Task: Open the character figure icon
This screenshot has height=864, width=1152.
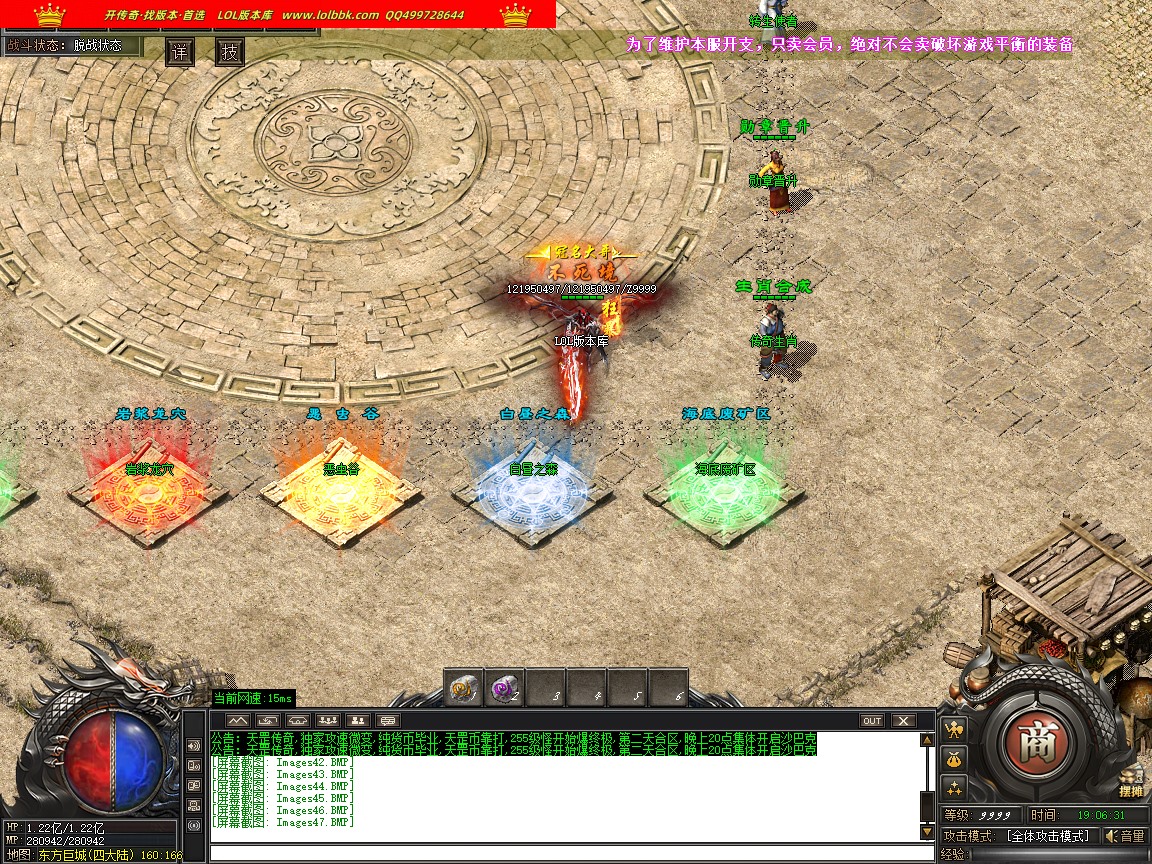Action: pos(953,731)
